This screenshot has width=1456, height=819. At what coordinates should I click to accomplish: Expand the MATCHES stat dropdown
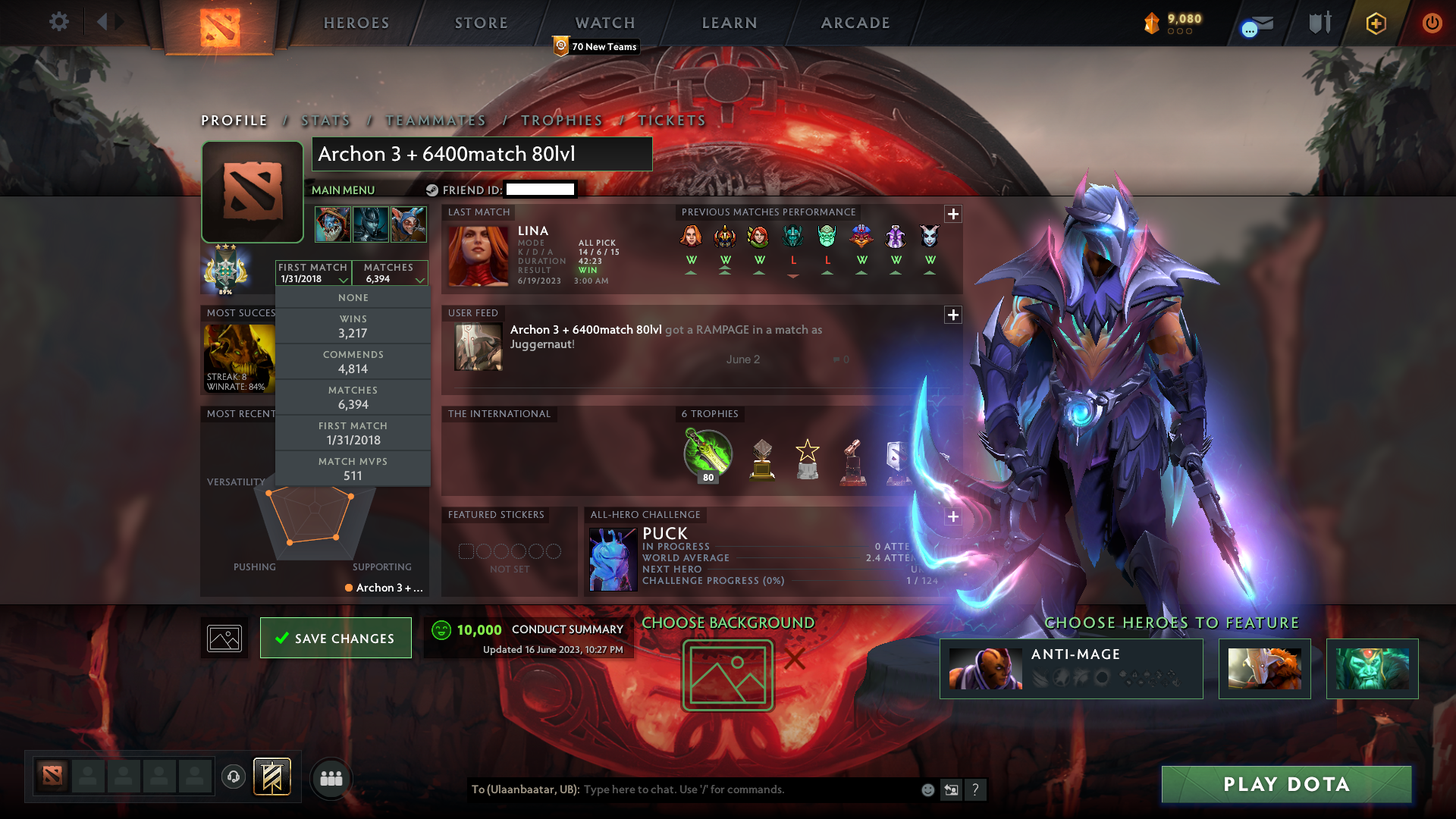pyautogui.click(x=390, y=273)
